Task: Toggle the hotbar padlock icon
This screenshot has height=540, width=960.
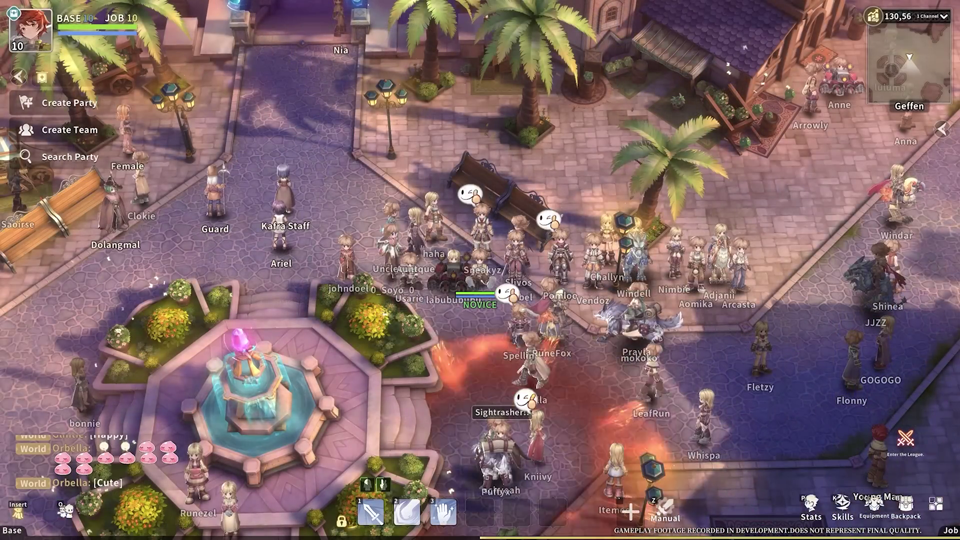Action: [342, 521]
